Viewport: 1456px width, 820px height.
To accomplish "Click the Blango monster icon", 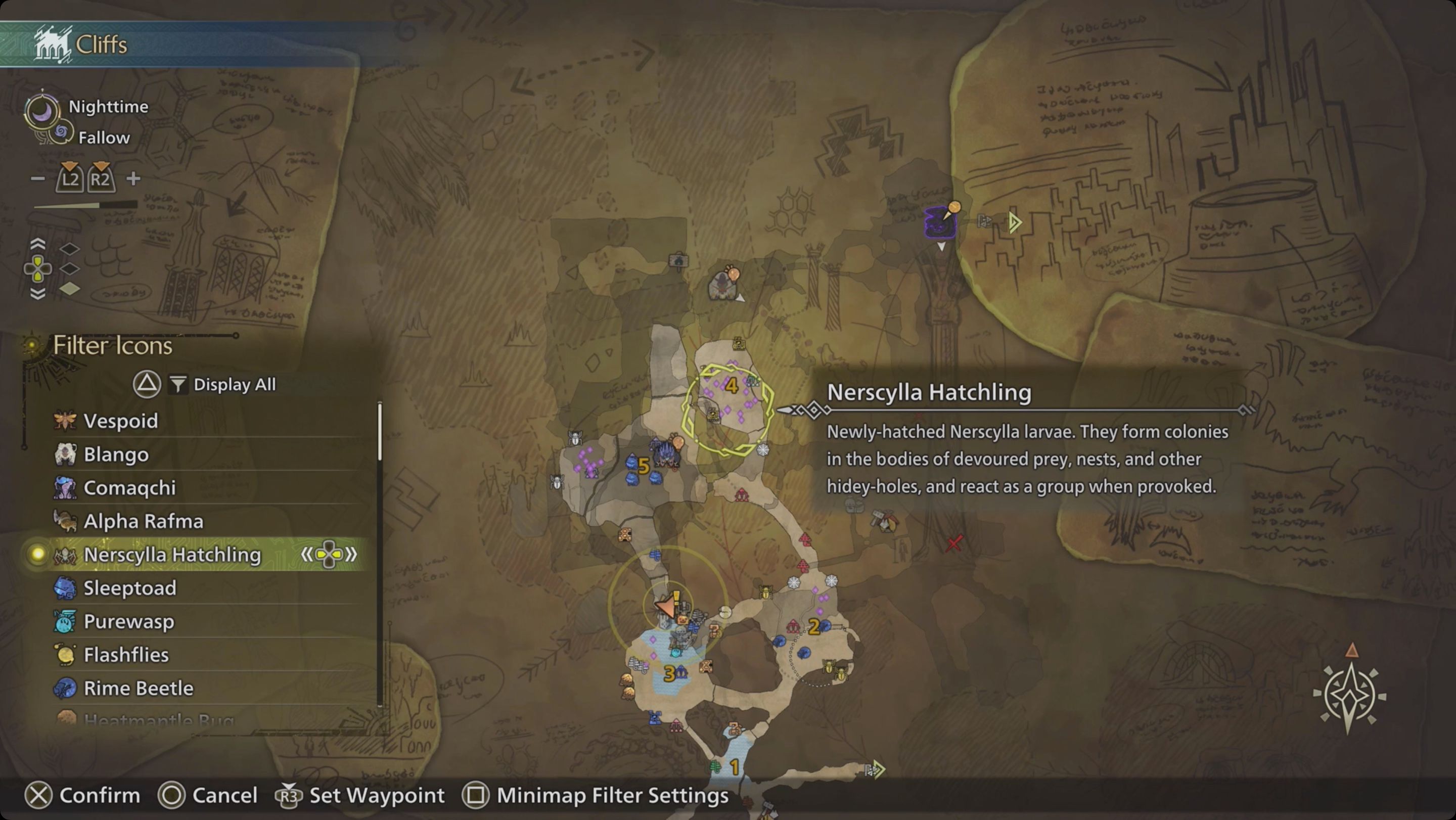I will pyautogui.click(x=66, y=454).
